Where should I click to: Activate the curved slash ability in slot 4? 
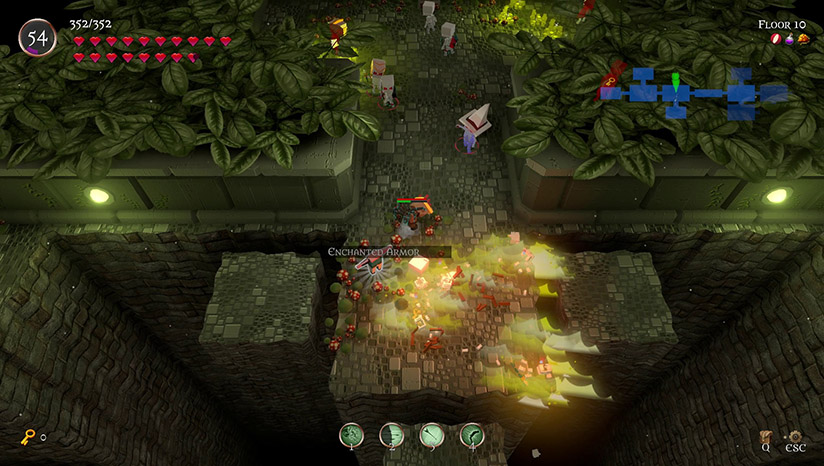pos(472,435)
